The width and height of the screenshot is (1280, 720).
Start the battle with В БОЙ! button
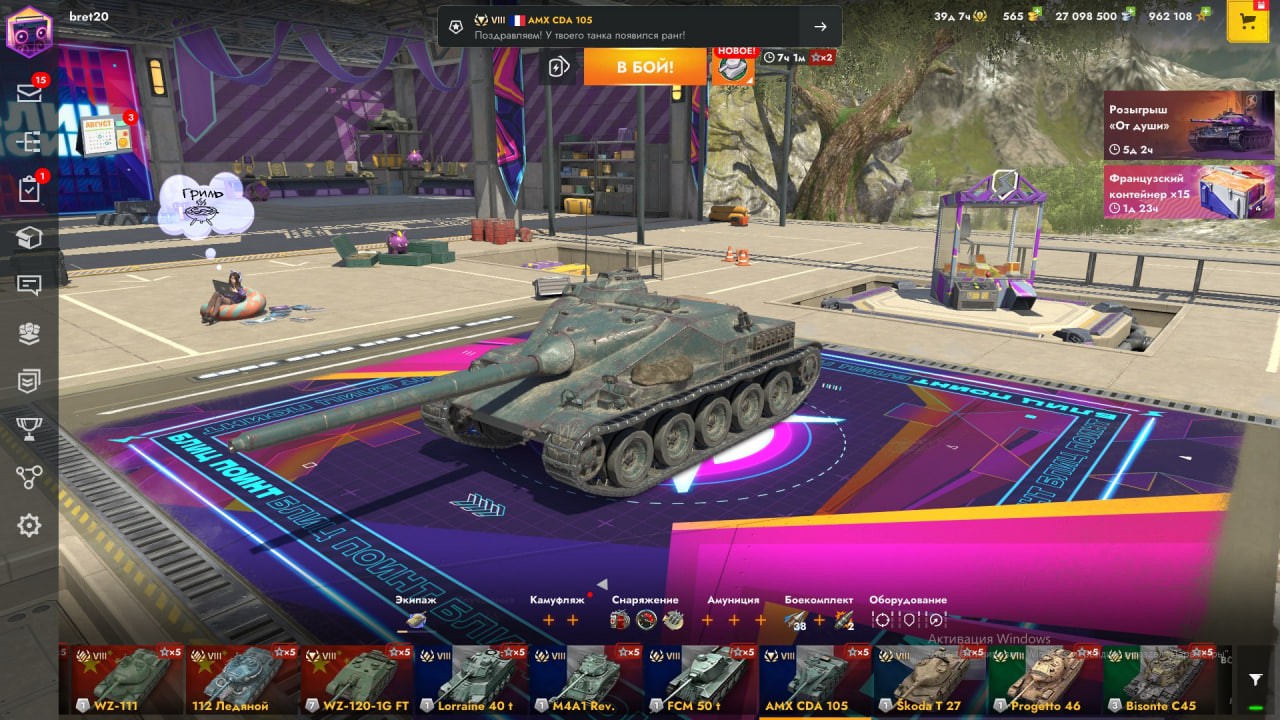pos(644,67)
